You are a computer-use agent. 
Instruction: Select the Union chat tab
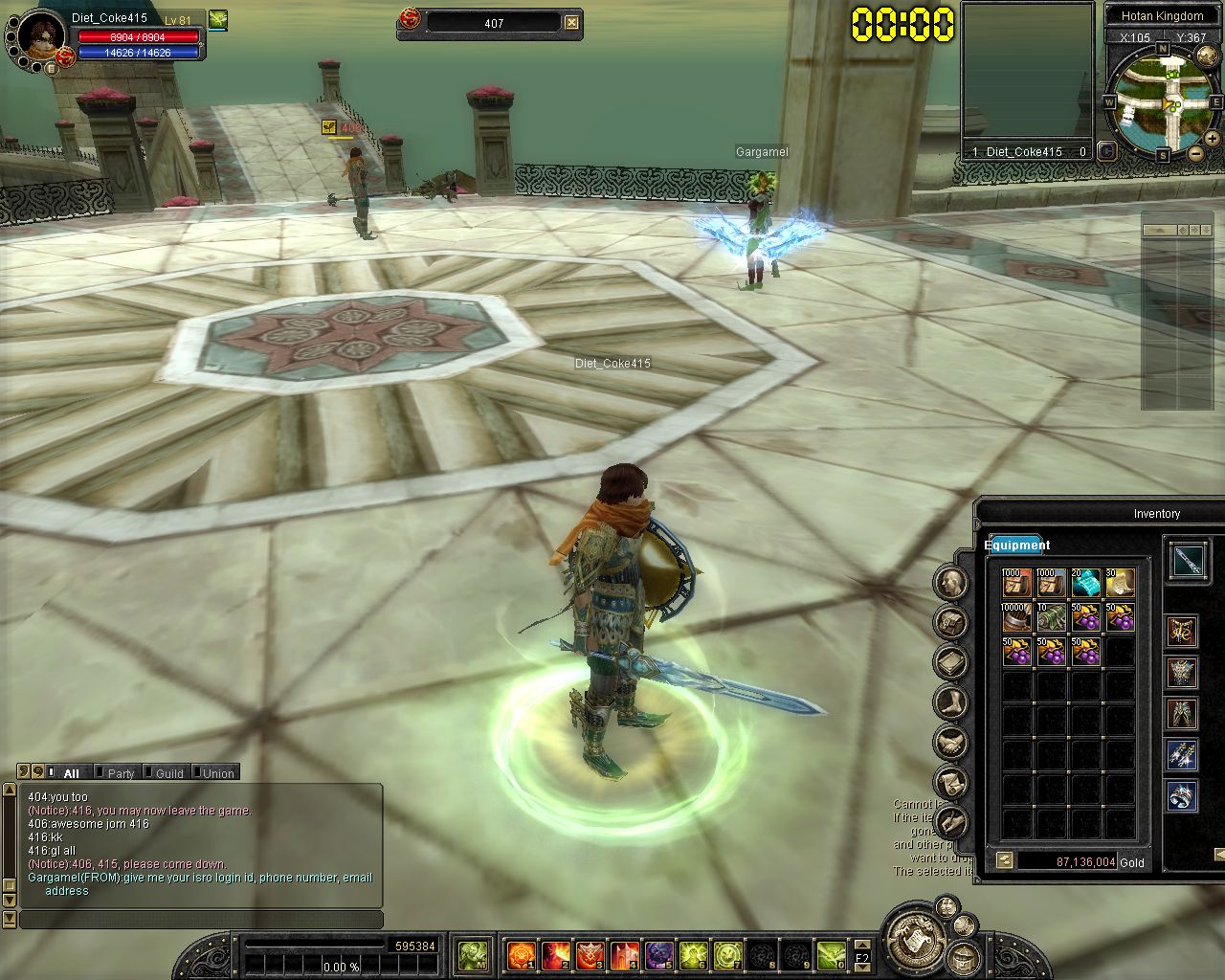coord(217,773)
